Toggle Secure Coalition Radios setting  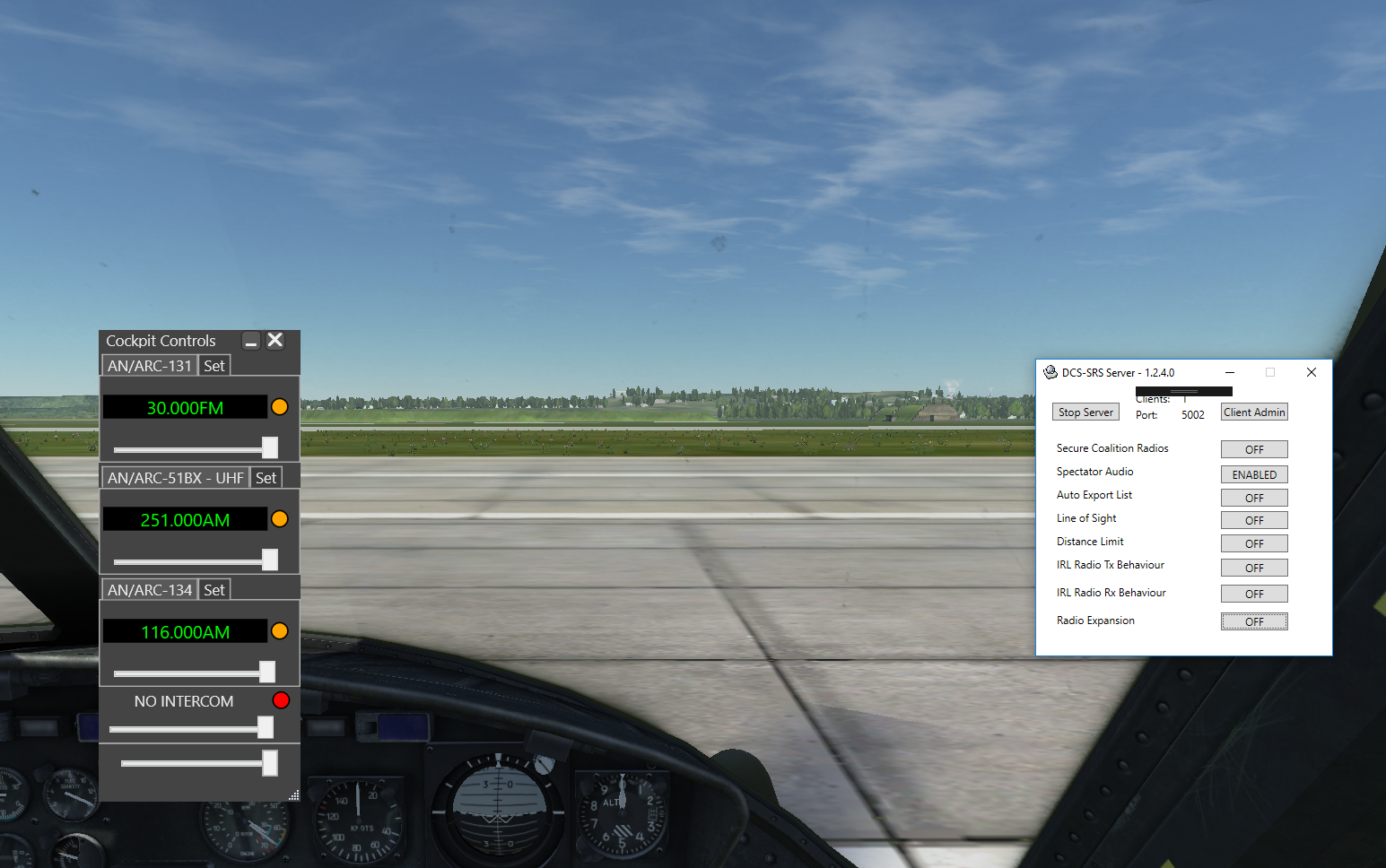pos(1254,449)
